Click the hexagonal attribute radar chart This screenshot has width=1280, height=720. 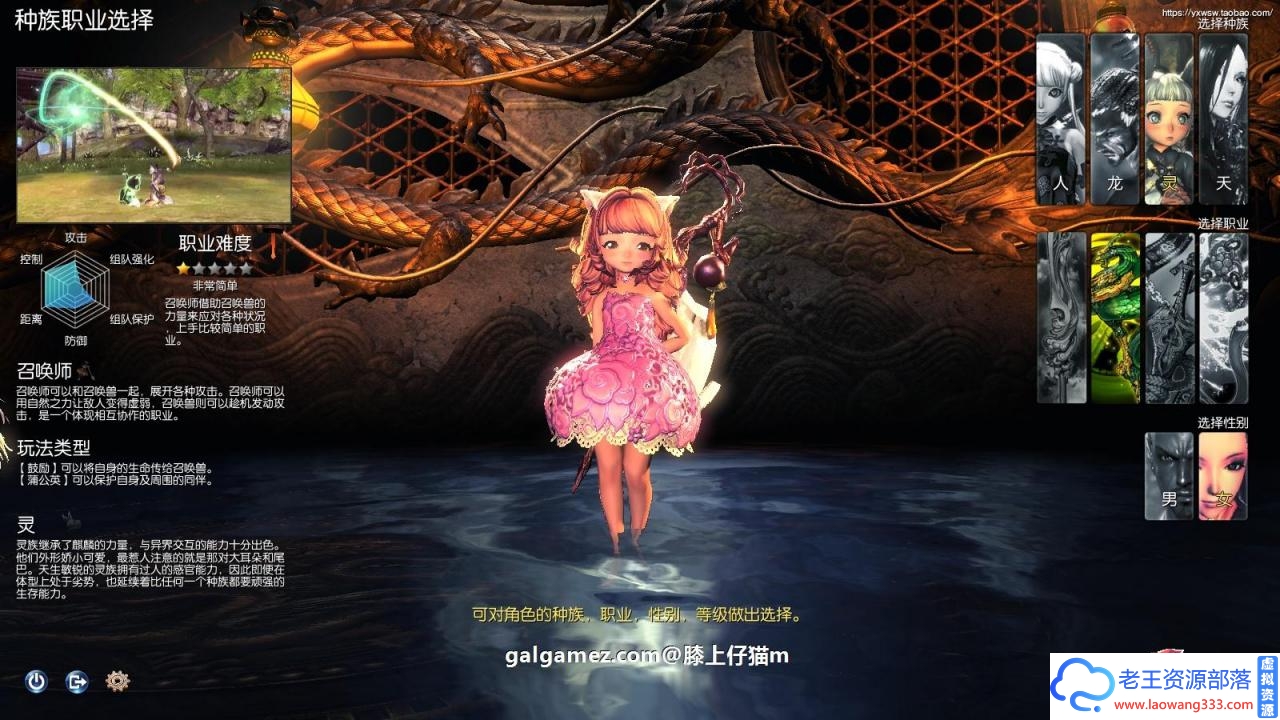(x=75, y=290)
